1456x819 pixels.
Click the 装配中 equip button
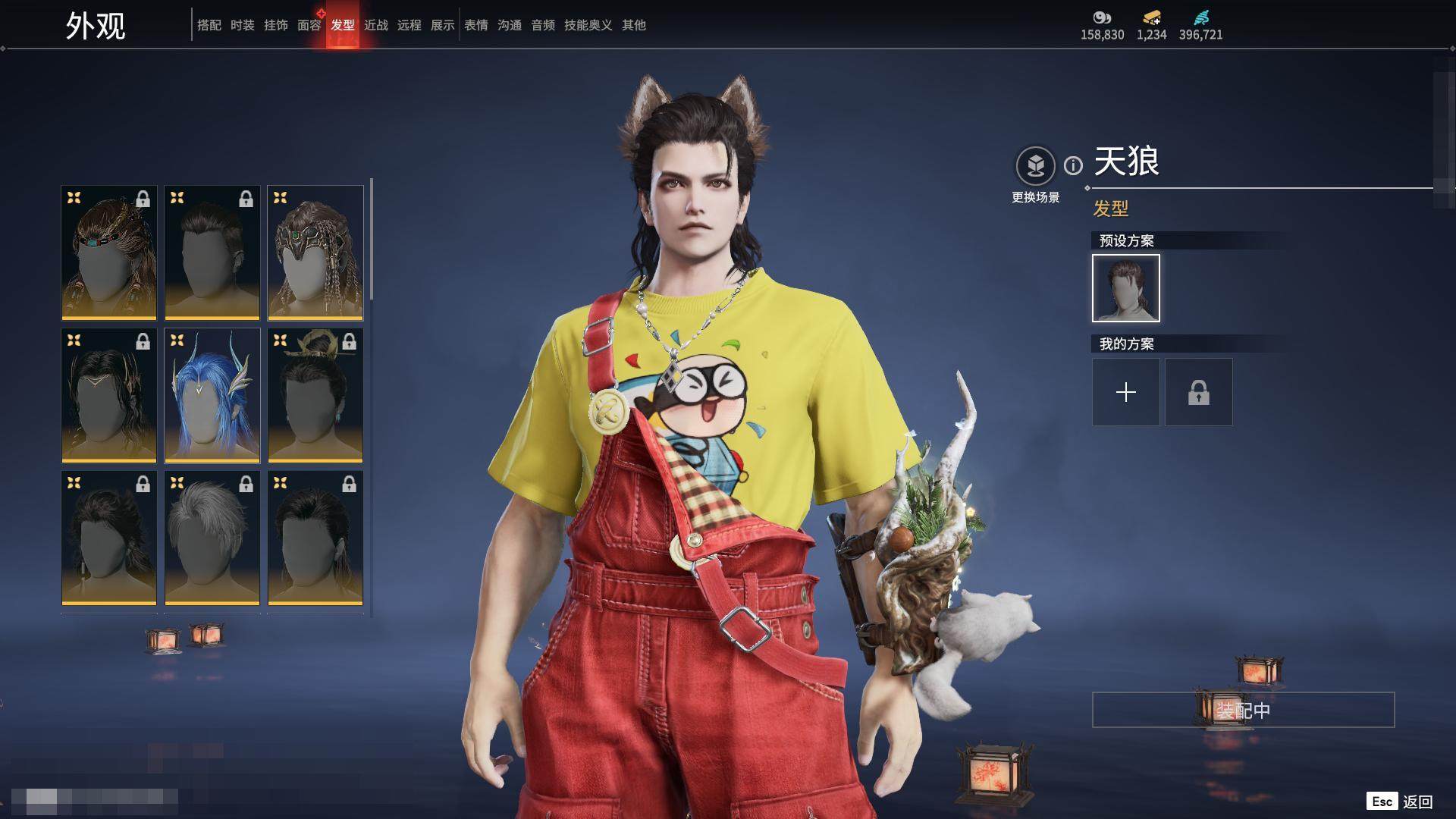(1243, 710)
